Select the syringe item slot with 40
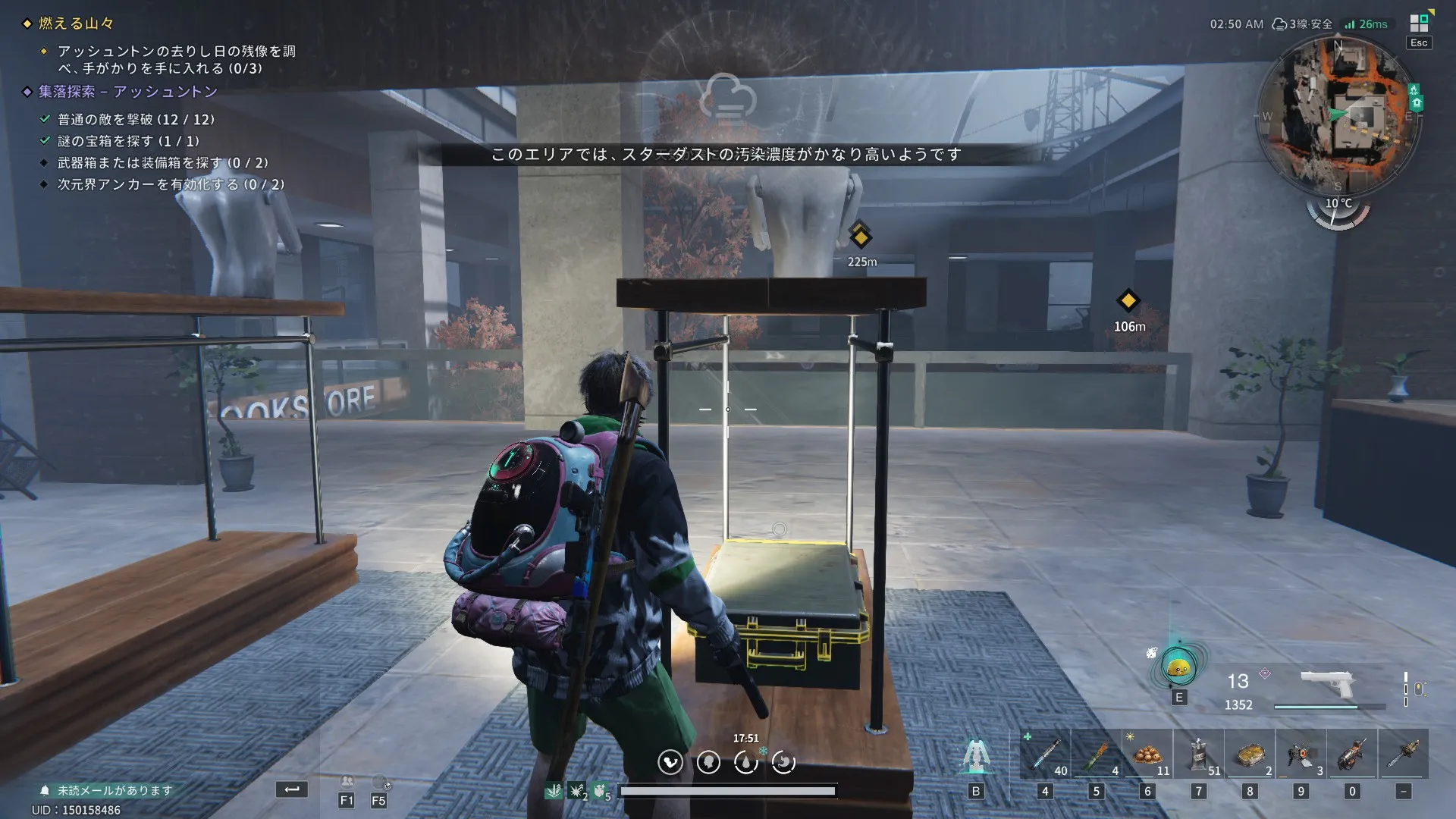 [1046, 755]
